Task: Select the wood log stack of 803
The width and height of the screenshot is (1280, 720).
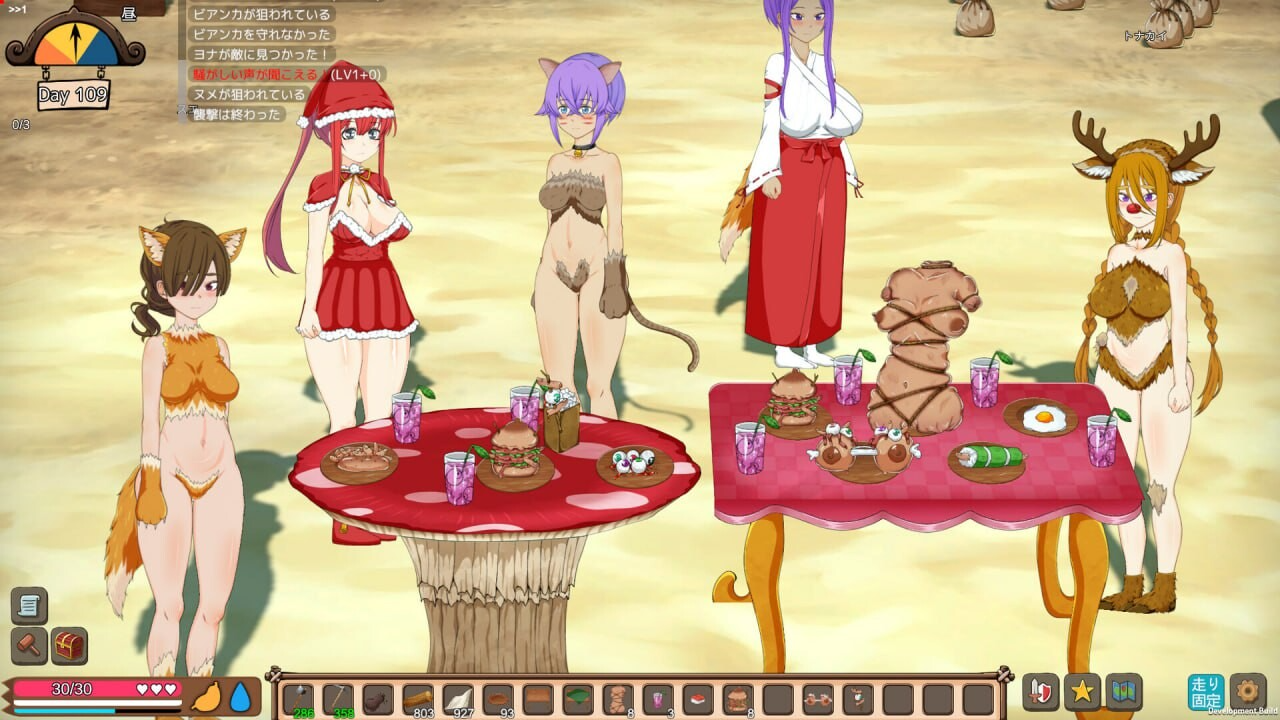Action: pos(418,698)
